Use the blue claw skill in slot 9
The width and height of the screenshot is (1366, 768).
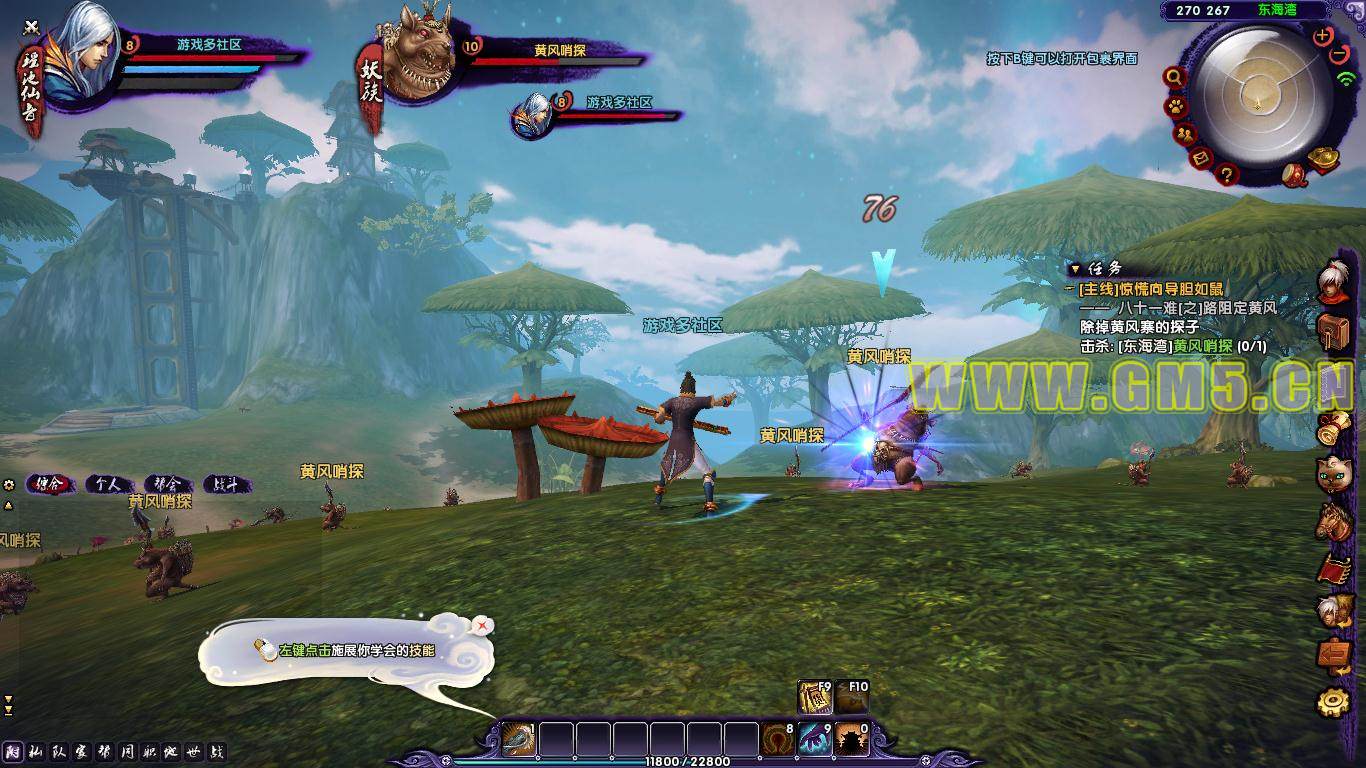pos(815,740)
